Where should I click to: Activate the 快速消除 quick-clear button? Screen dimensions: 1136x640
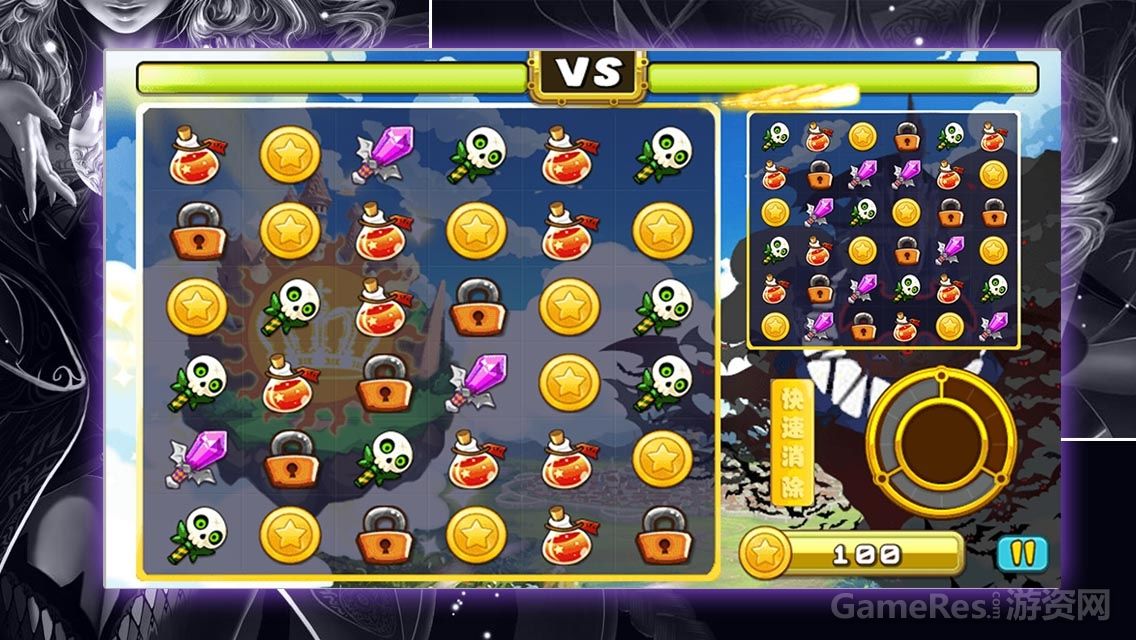[x=792, y=442]
